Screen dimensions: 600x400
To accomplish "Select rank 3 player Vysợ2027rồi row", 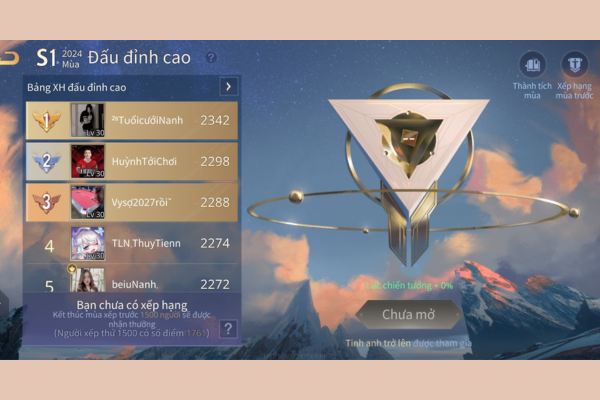I will (132, 201).
